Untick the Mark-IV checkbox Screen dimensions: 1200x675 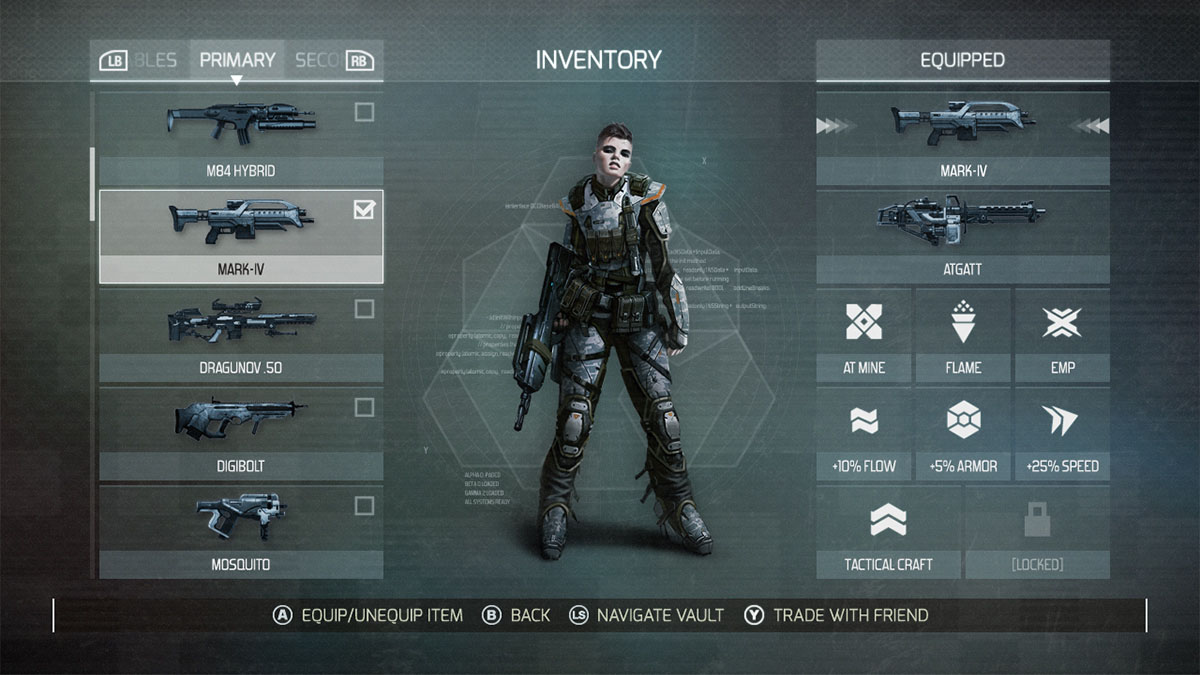364,210
